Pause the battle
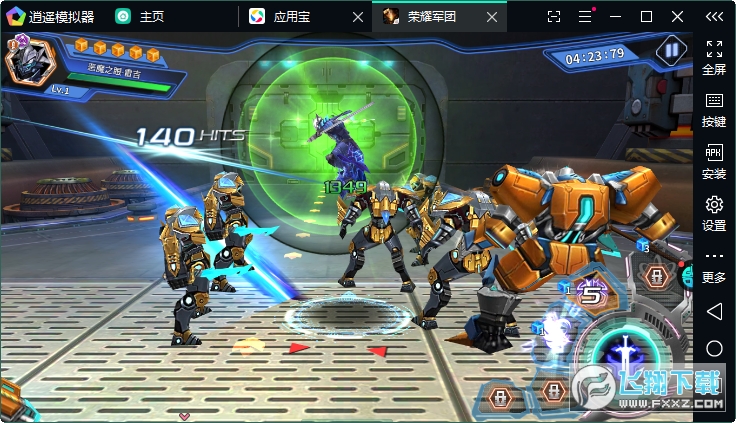 pyautogui.click(x=670, y=50)
